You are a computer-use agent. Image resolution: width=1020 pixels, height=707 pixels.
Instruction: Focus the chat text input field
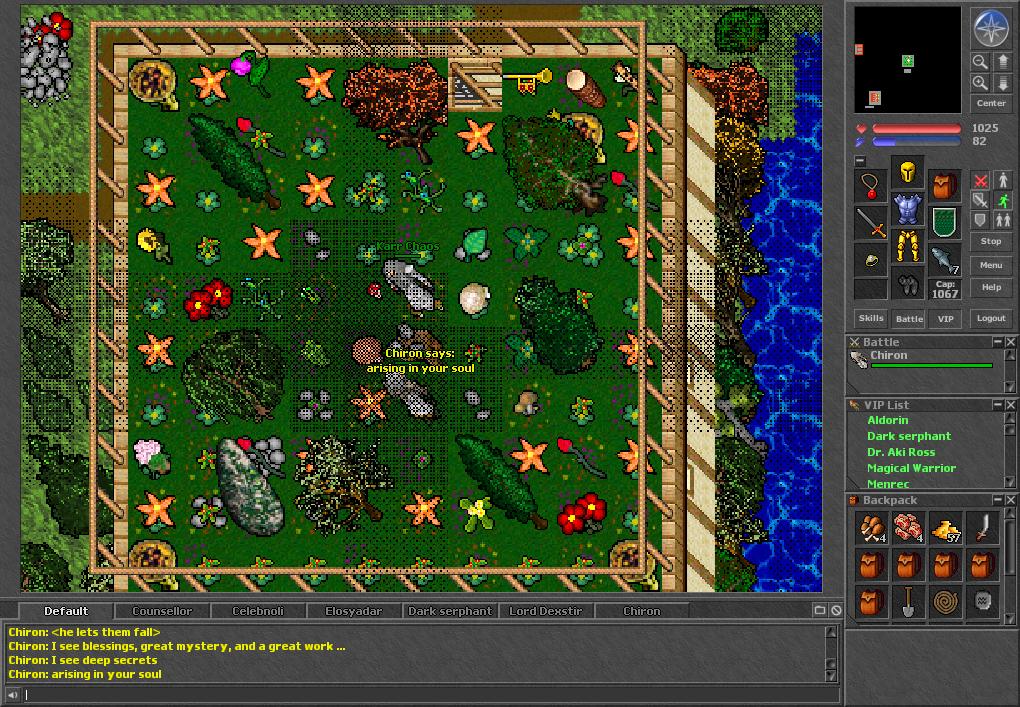pos(420,695)
